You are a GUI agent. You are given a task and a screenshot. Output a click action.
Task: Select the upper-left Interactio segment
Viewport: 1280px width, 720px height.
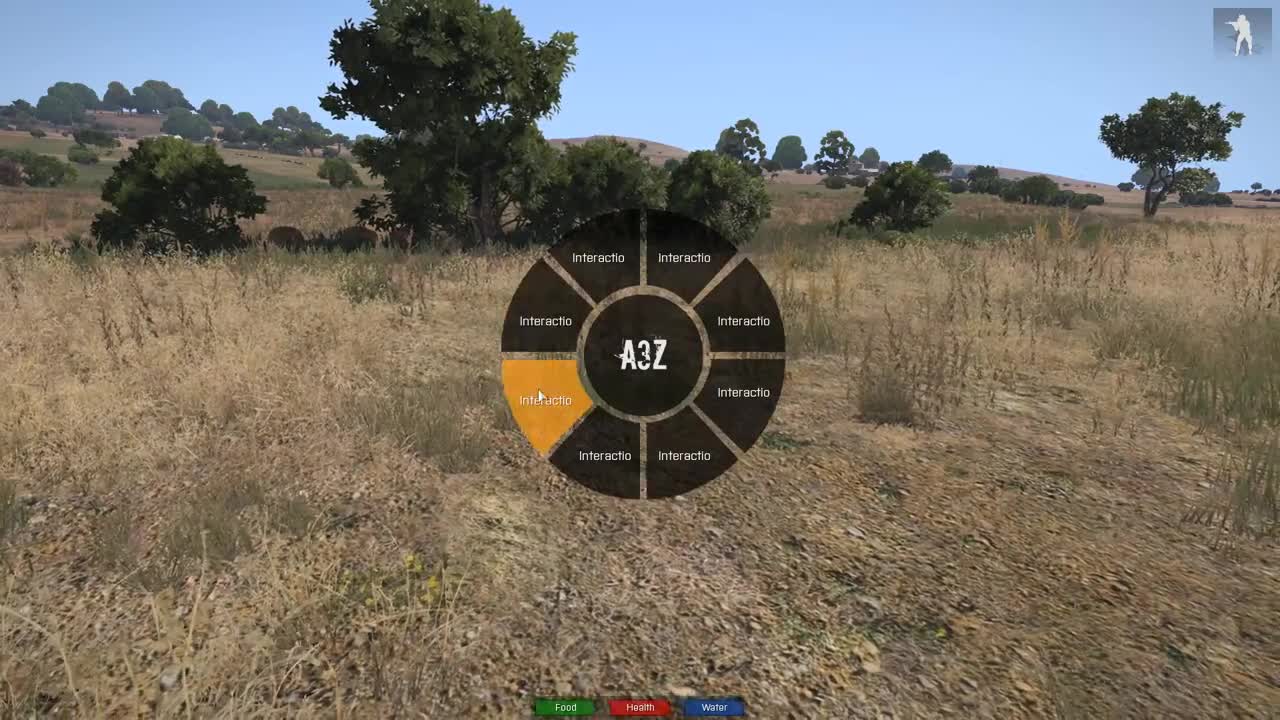[x=545, y=321]
